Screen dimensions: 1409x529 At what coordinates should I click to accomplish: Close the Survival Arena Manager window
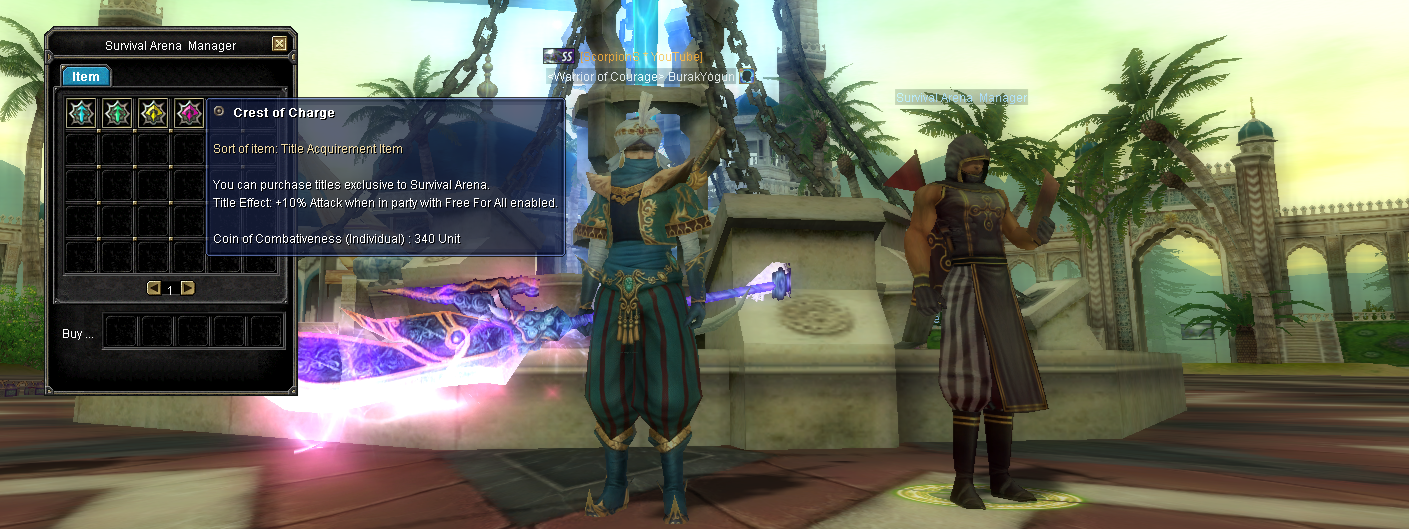pos(279,44)
